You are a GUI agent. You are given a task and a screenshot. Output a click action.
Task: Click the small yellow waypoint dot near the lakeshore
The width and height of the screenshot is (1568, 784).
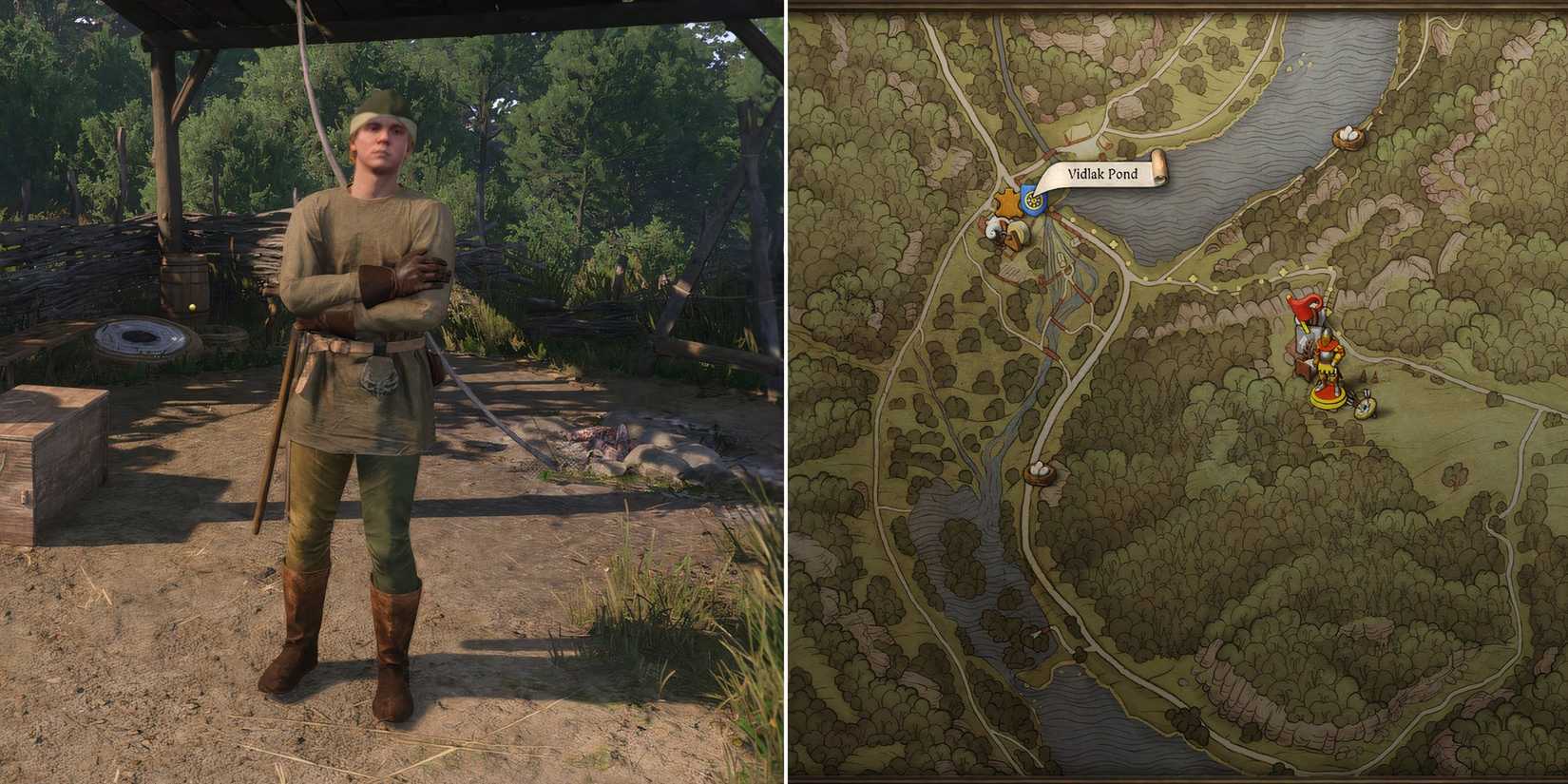(x=1072, y=220)
